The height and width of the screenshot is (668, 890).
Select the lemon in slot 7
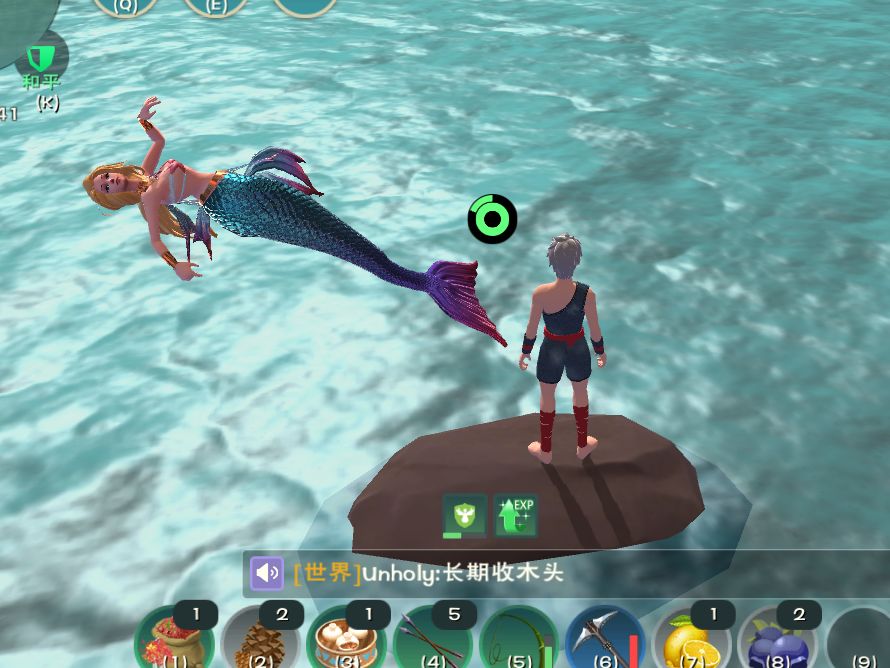coord(692,640)
